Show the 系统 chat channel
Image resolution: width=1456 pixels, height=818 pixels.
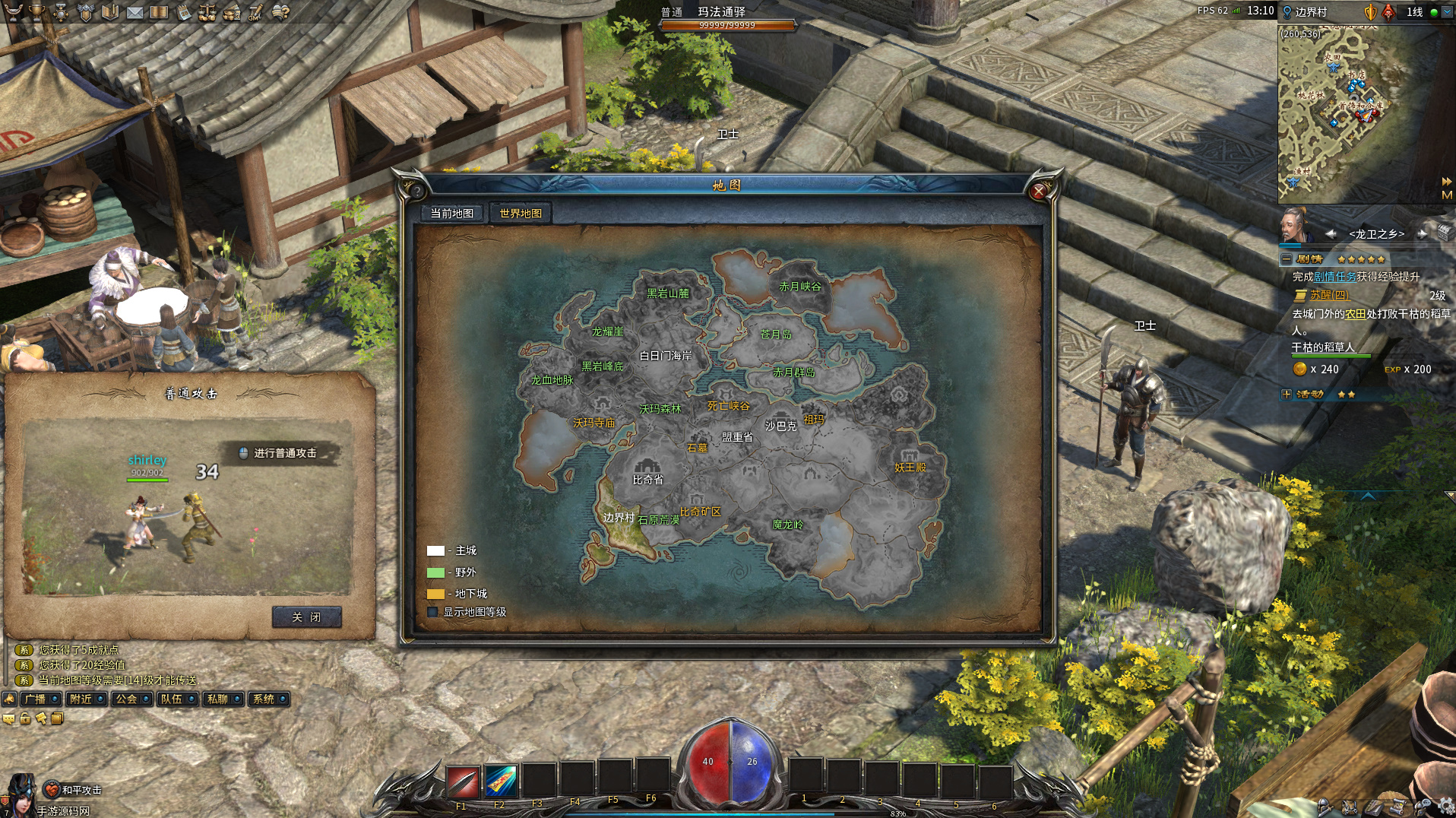coord(264,699)
